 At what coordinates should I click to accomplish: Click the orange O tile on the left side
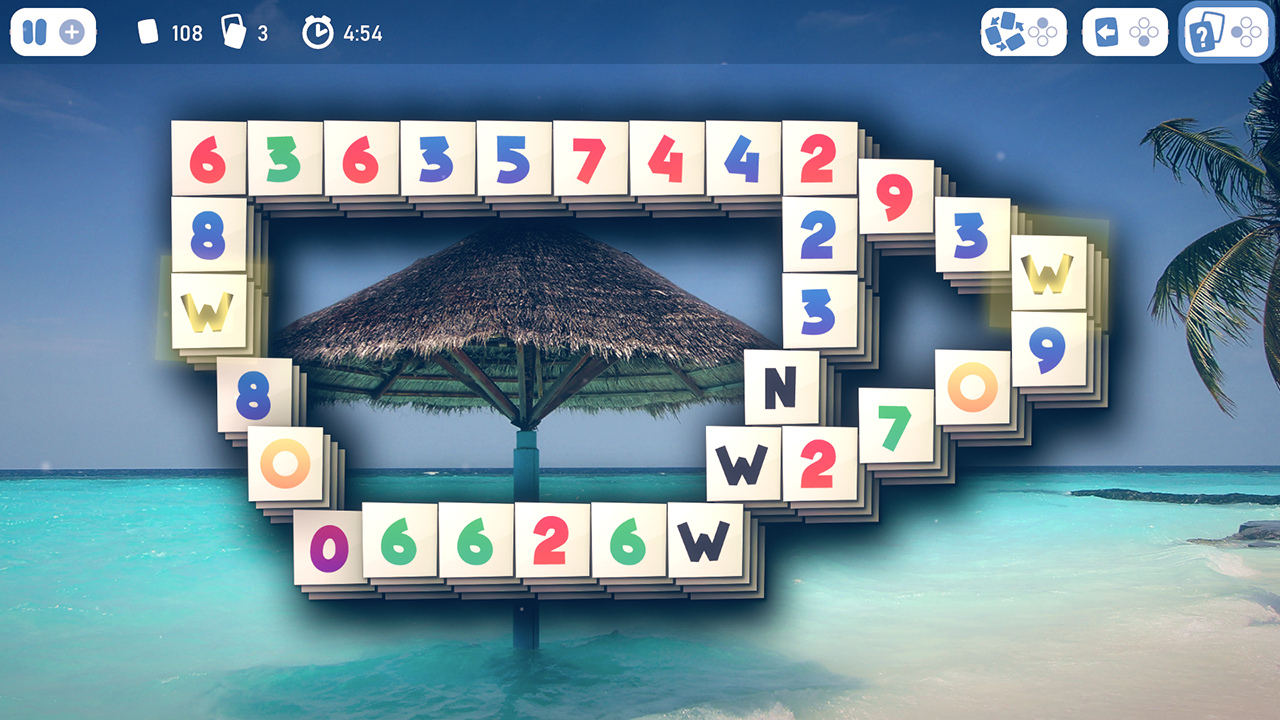tap(283, 461)
